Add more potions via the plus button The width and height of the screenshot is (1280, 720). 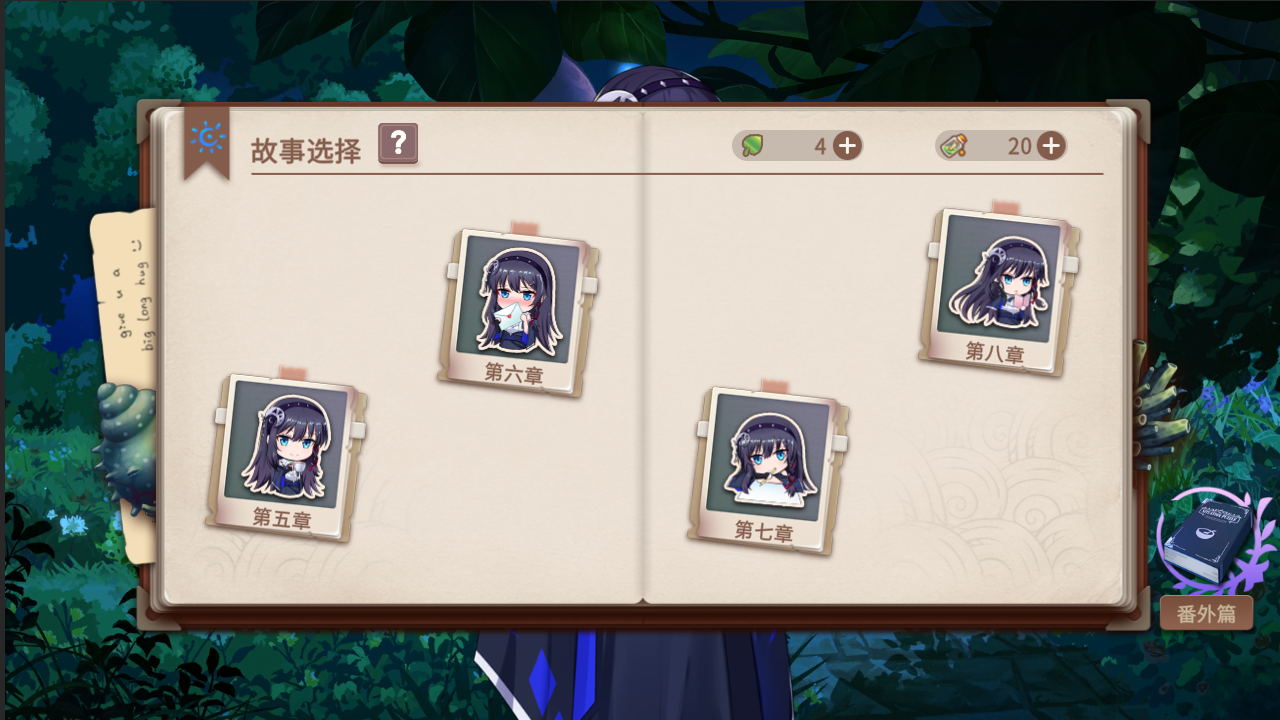click(x=1050, y=145)
